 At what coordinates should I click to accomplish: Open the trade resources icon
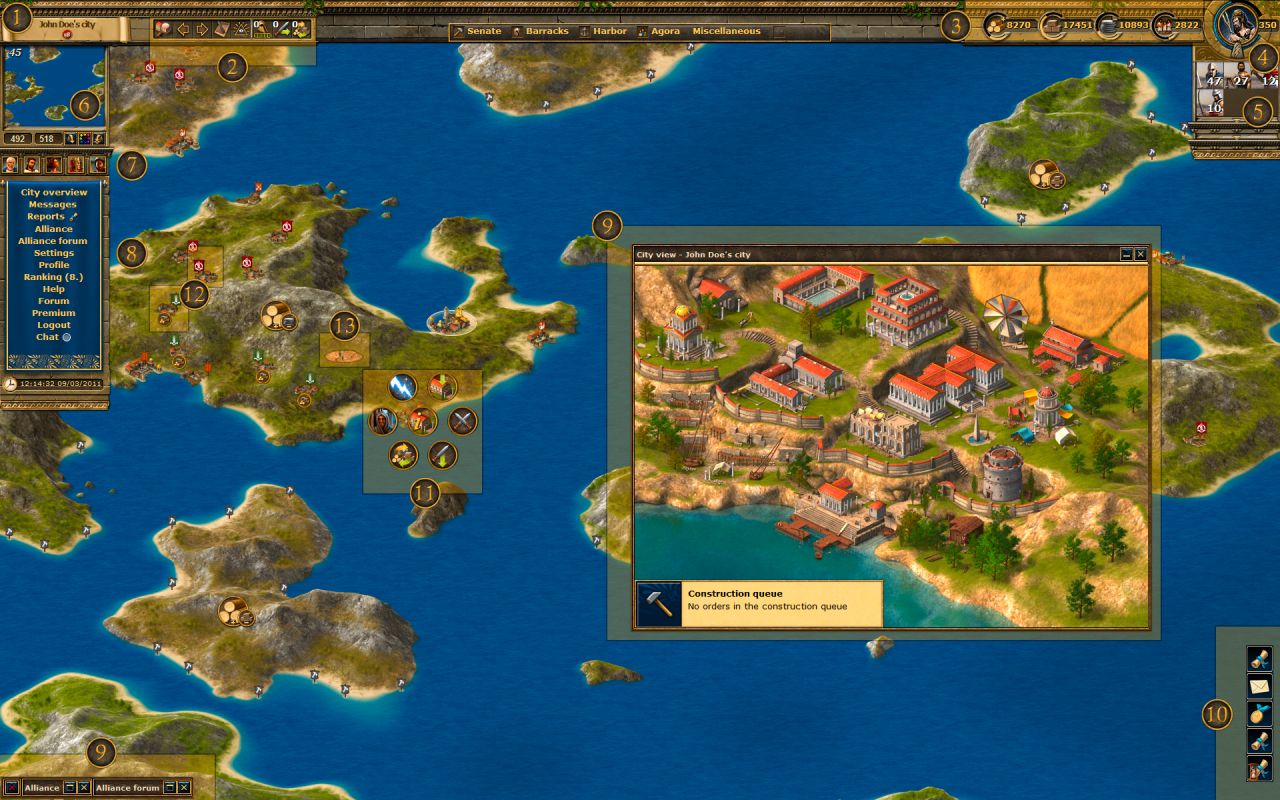click(402, 455)
